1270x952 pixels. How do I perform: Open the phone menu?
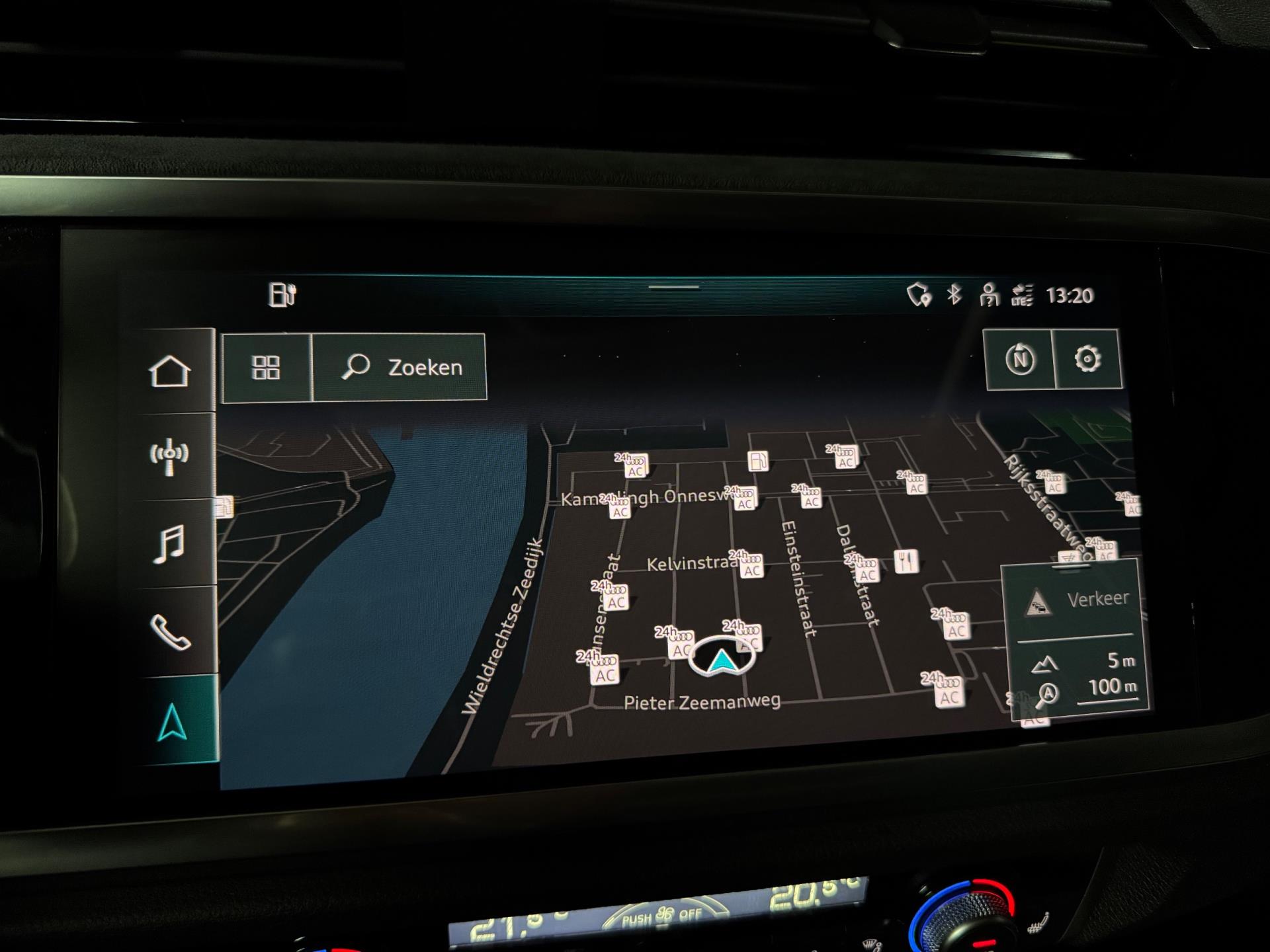171,631
